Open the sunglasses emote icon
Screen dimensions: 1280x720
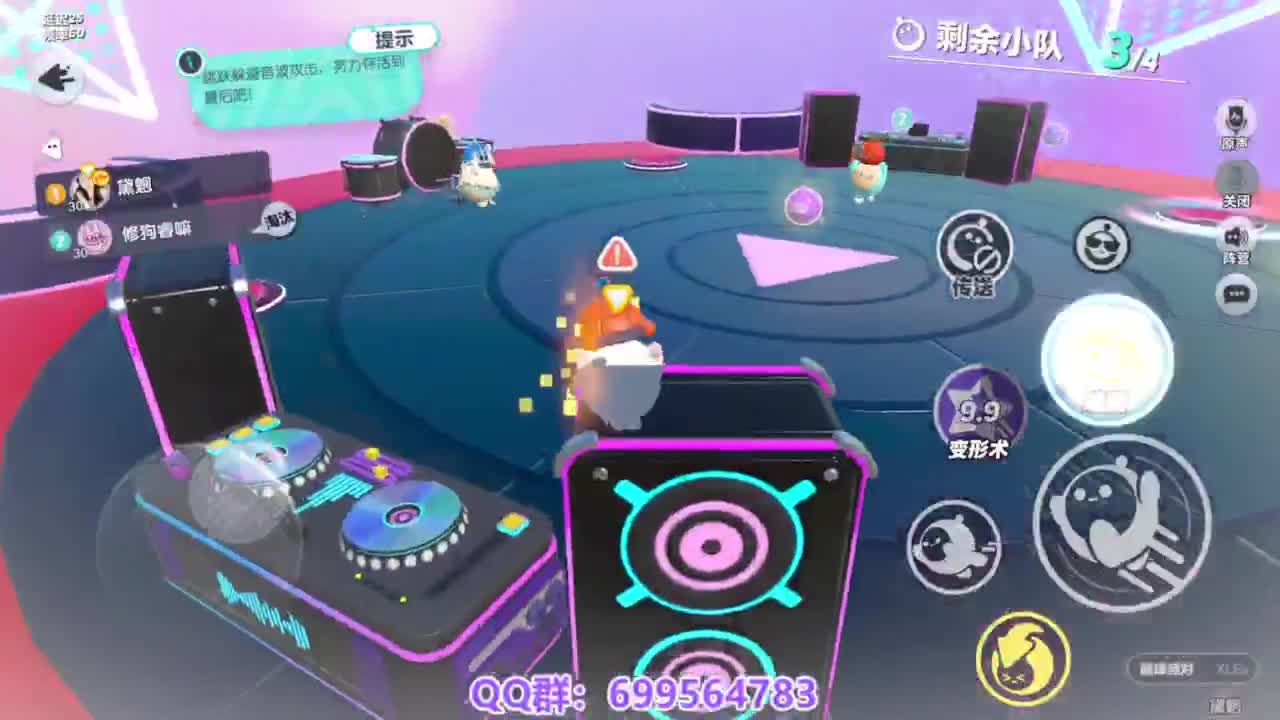point(1103,244)
